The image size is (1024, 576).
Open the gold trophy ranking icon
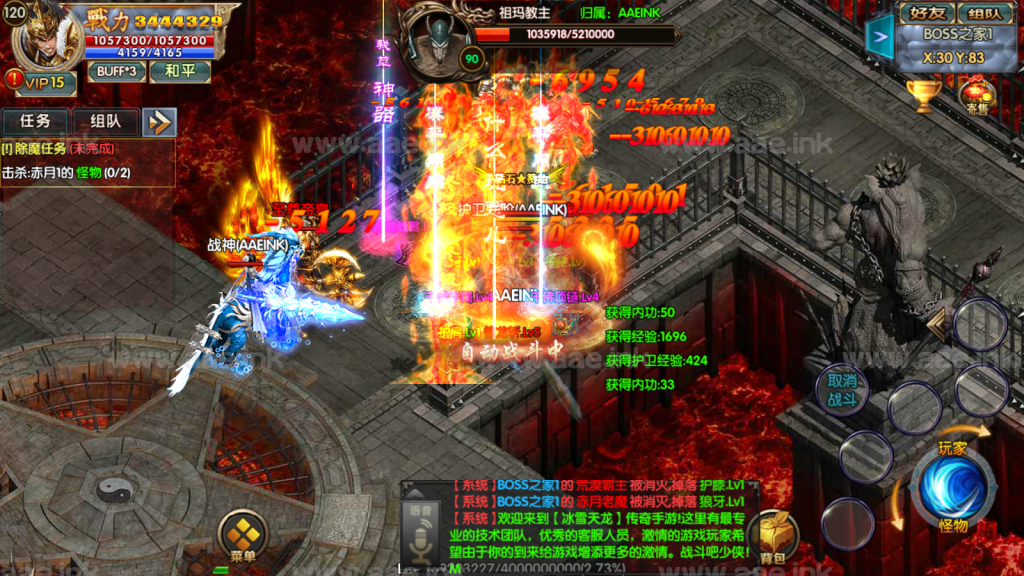coord(922,96)
